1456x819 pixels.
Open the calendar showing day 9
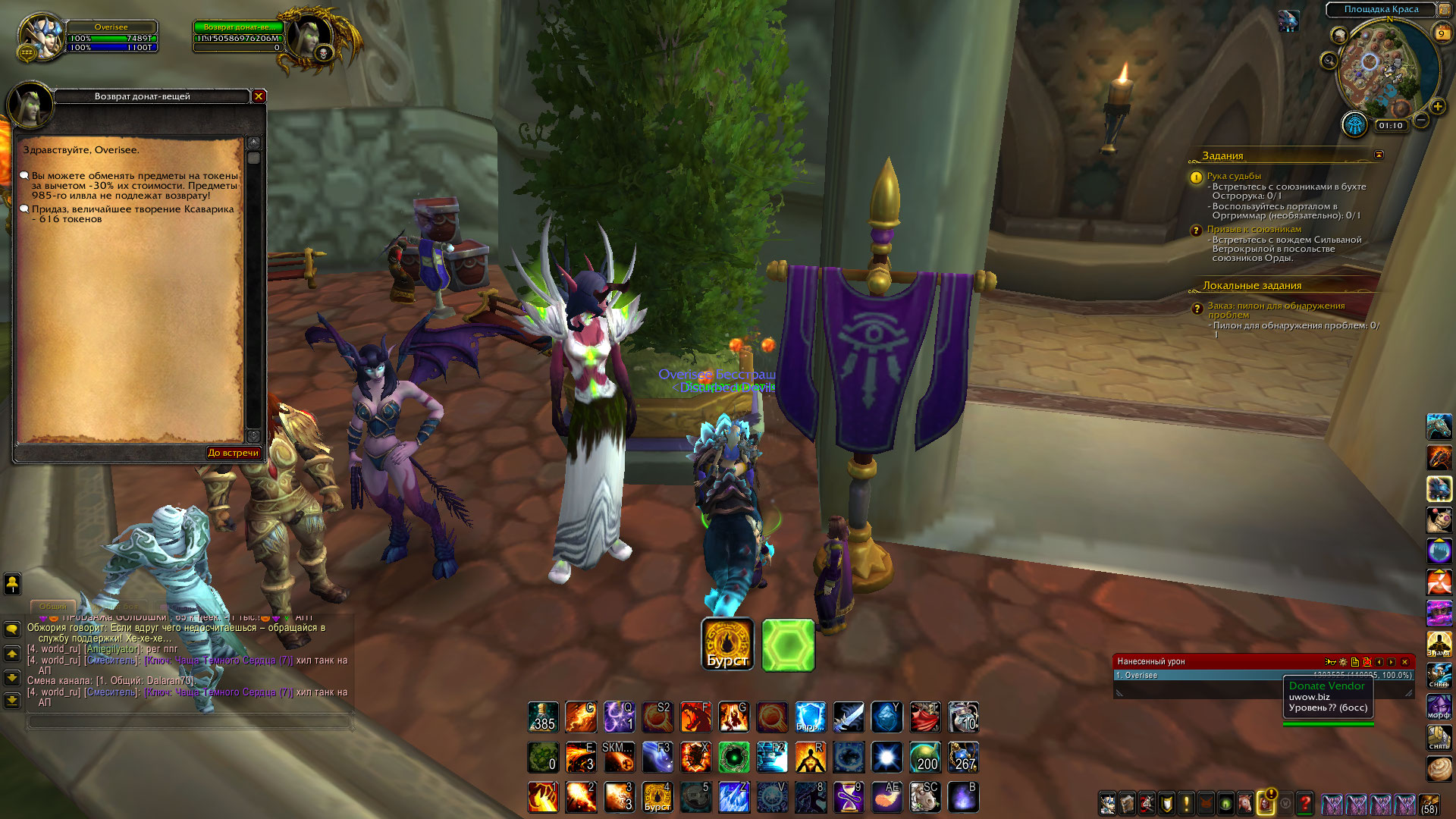1441,33
